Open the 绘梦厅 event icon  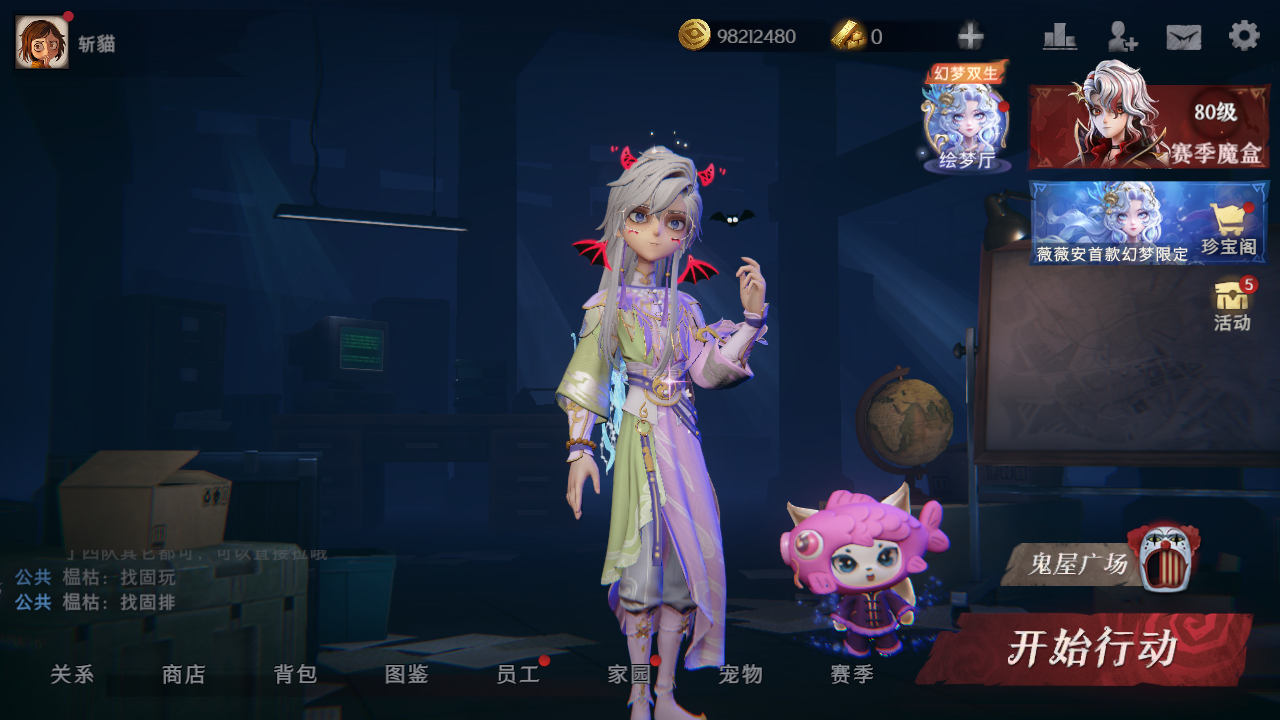coord(966,124)
